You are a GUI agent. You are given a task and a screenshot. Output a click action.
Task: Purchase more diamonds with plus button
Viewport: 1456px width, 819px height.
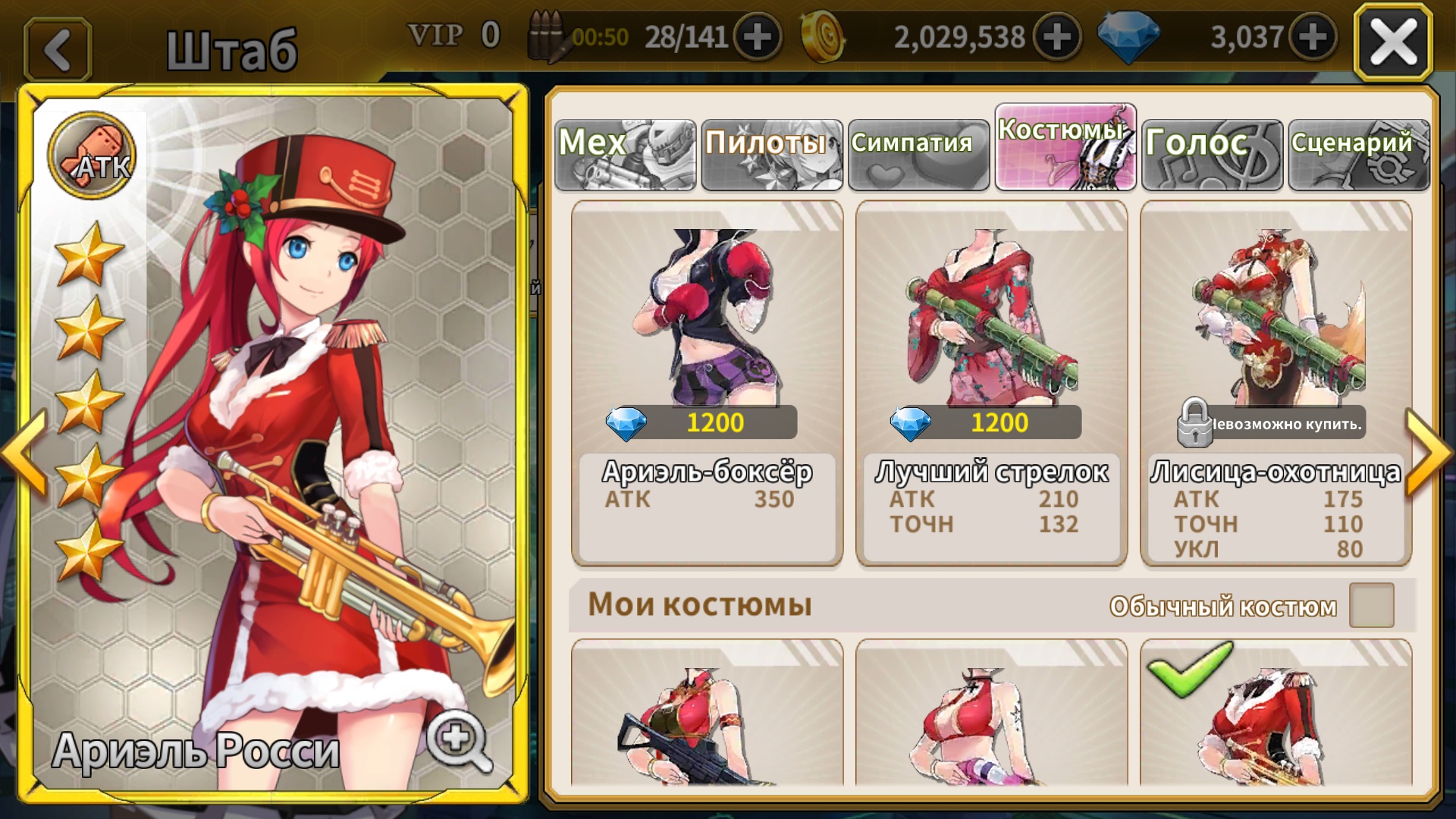pyautogui.click(x=1313, y=36)
